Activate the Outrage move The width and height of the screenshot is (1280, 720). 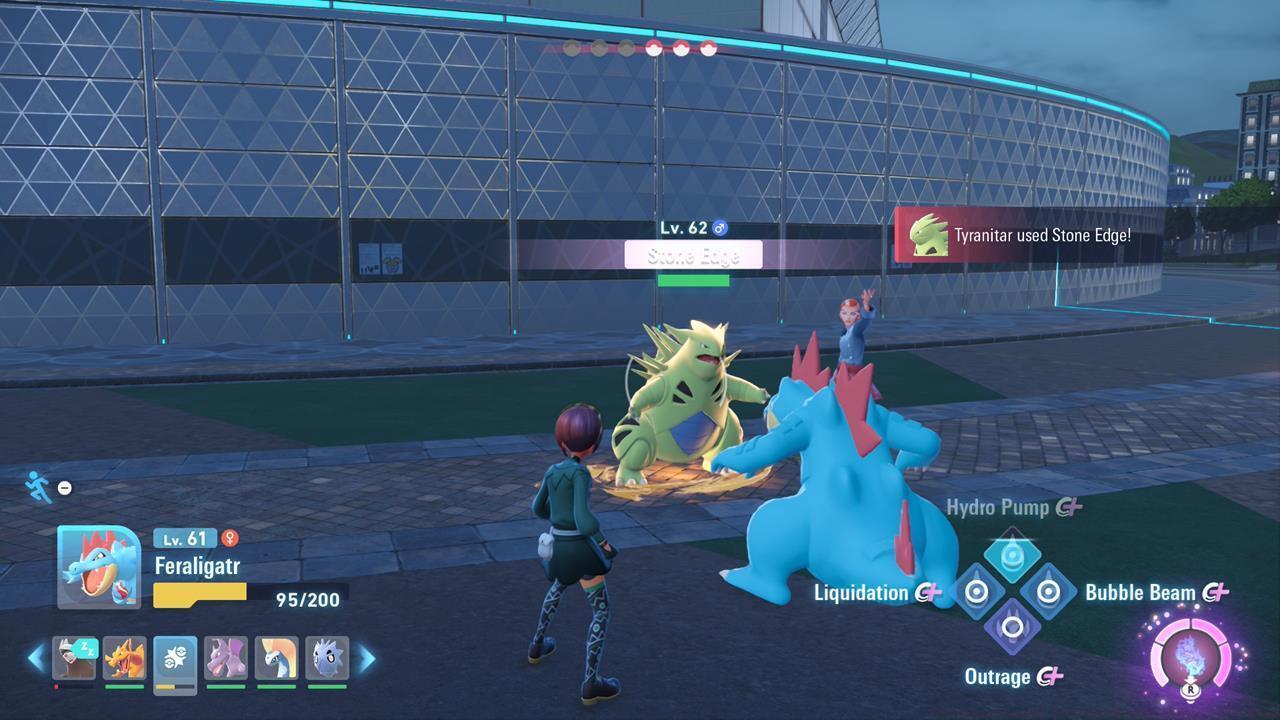click(1012, 628)
